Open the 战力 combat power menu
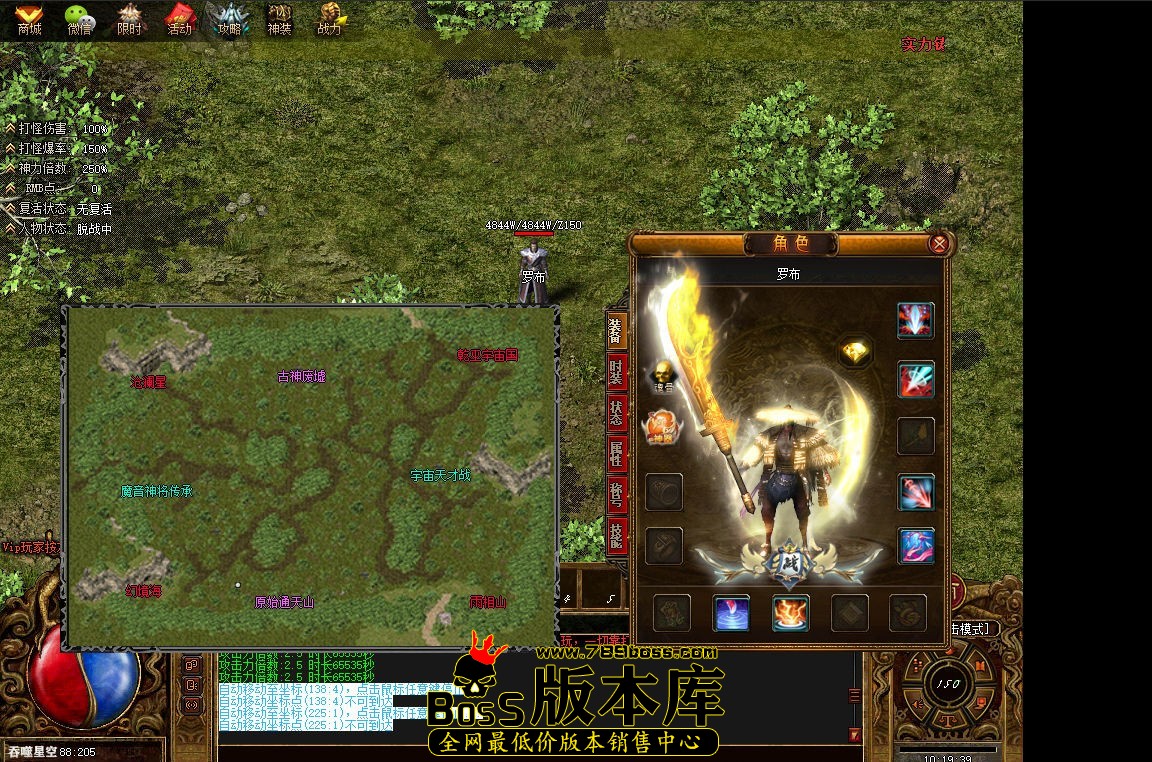1152x762 pixels. (329, 18)
